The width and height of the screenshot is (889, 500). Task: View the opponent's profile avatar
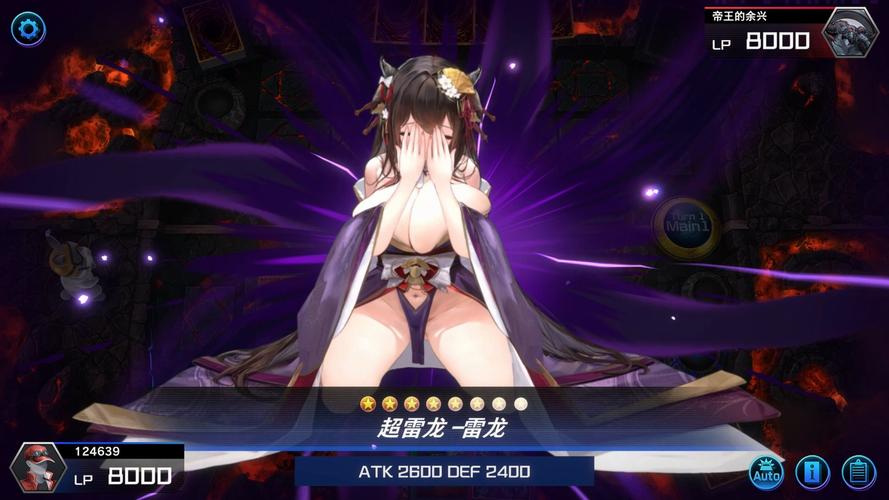850,32
